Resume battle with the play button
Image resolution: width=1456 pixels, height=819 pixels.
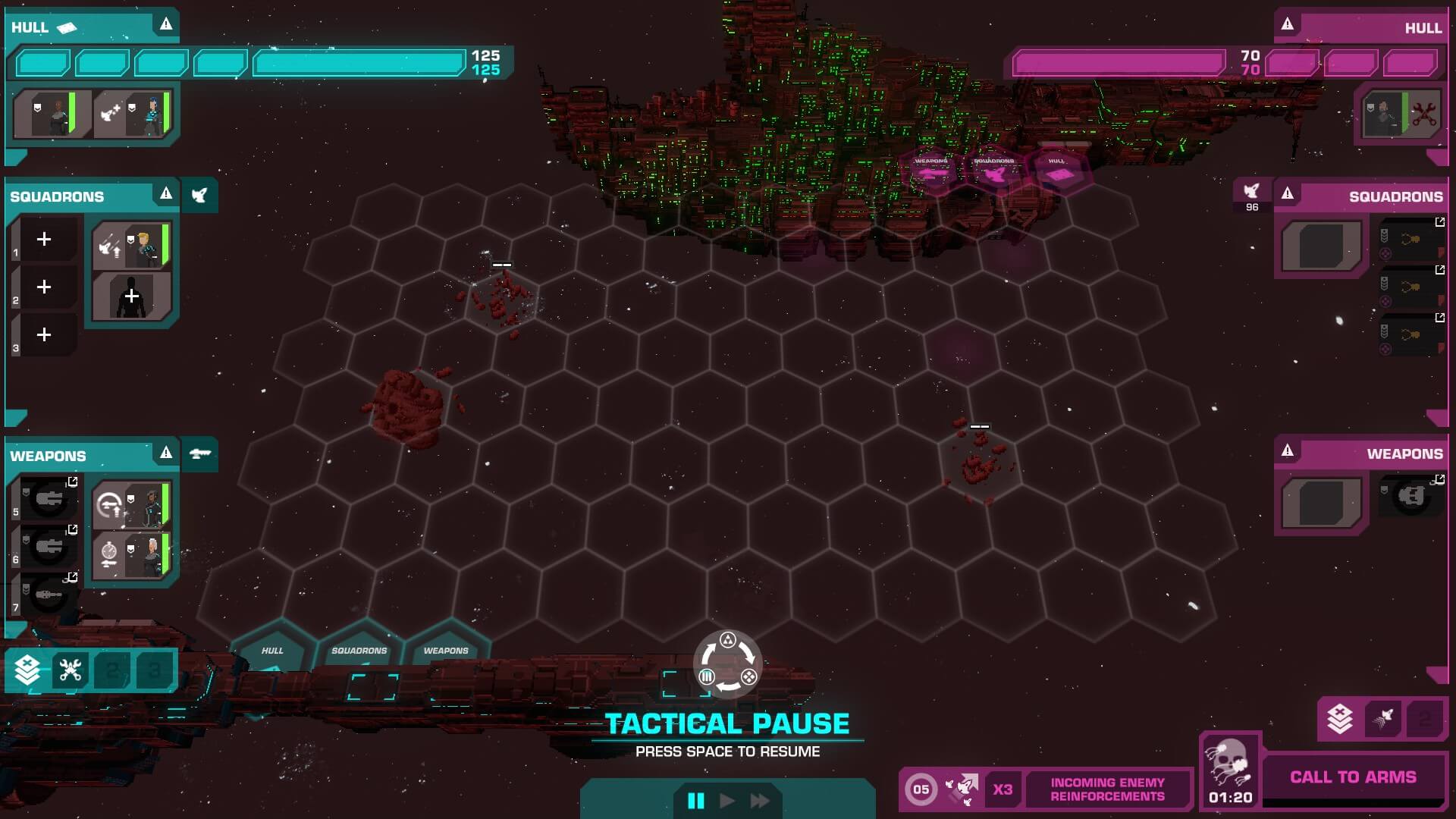coord(726,801)
